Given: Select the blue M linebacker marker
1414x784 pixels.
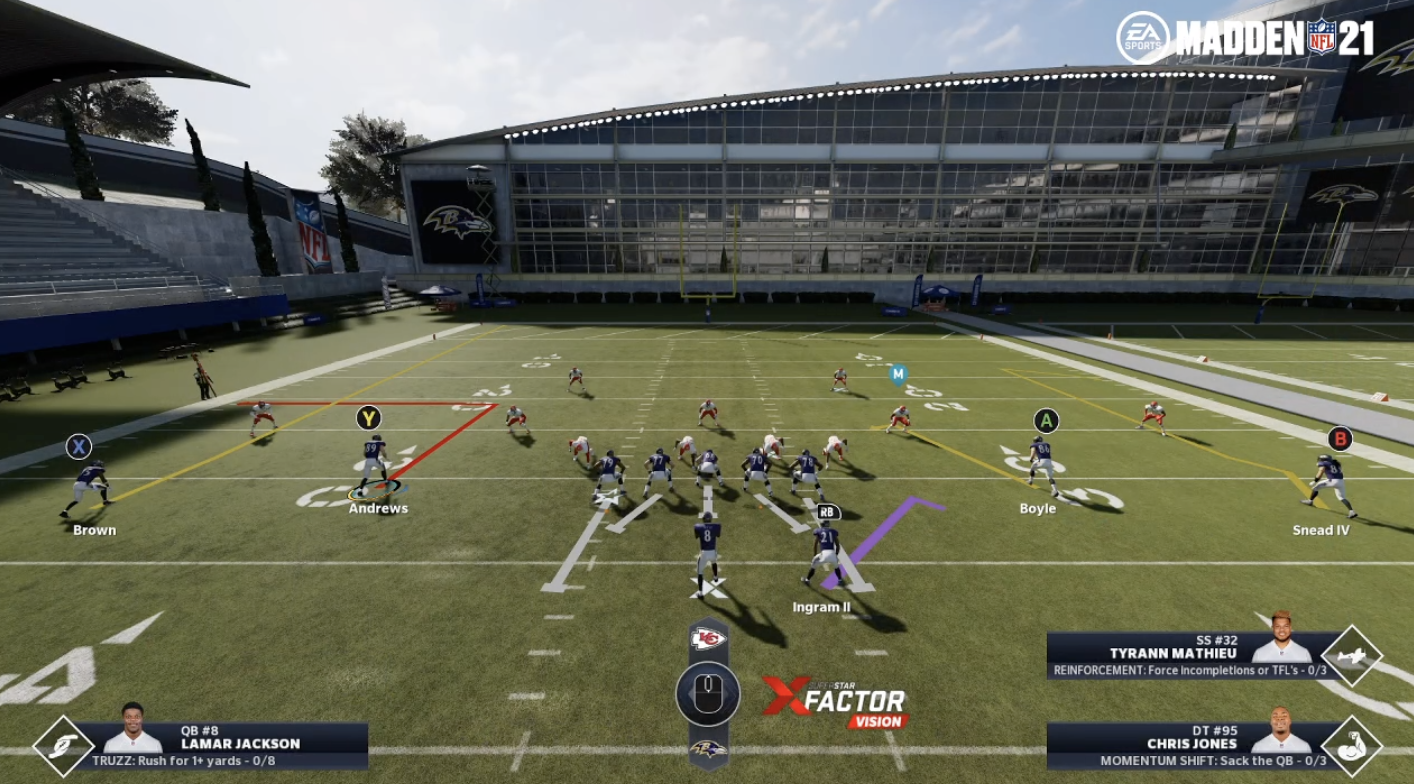Looking at the screenshot, I should coord(898,375).
